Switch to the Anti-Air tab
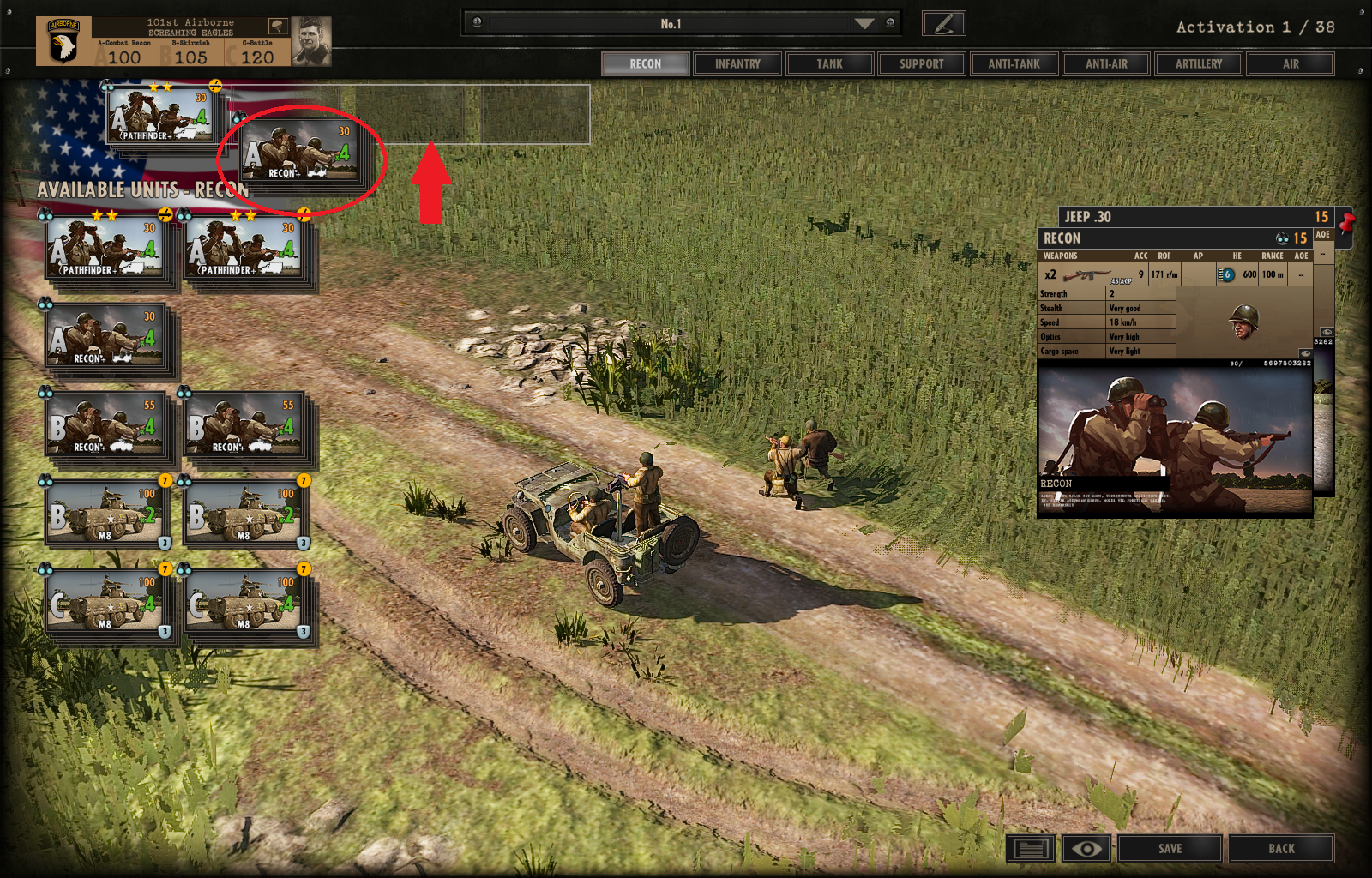 (1106, 64)
